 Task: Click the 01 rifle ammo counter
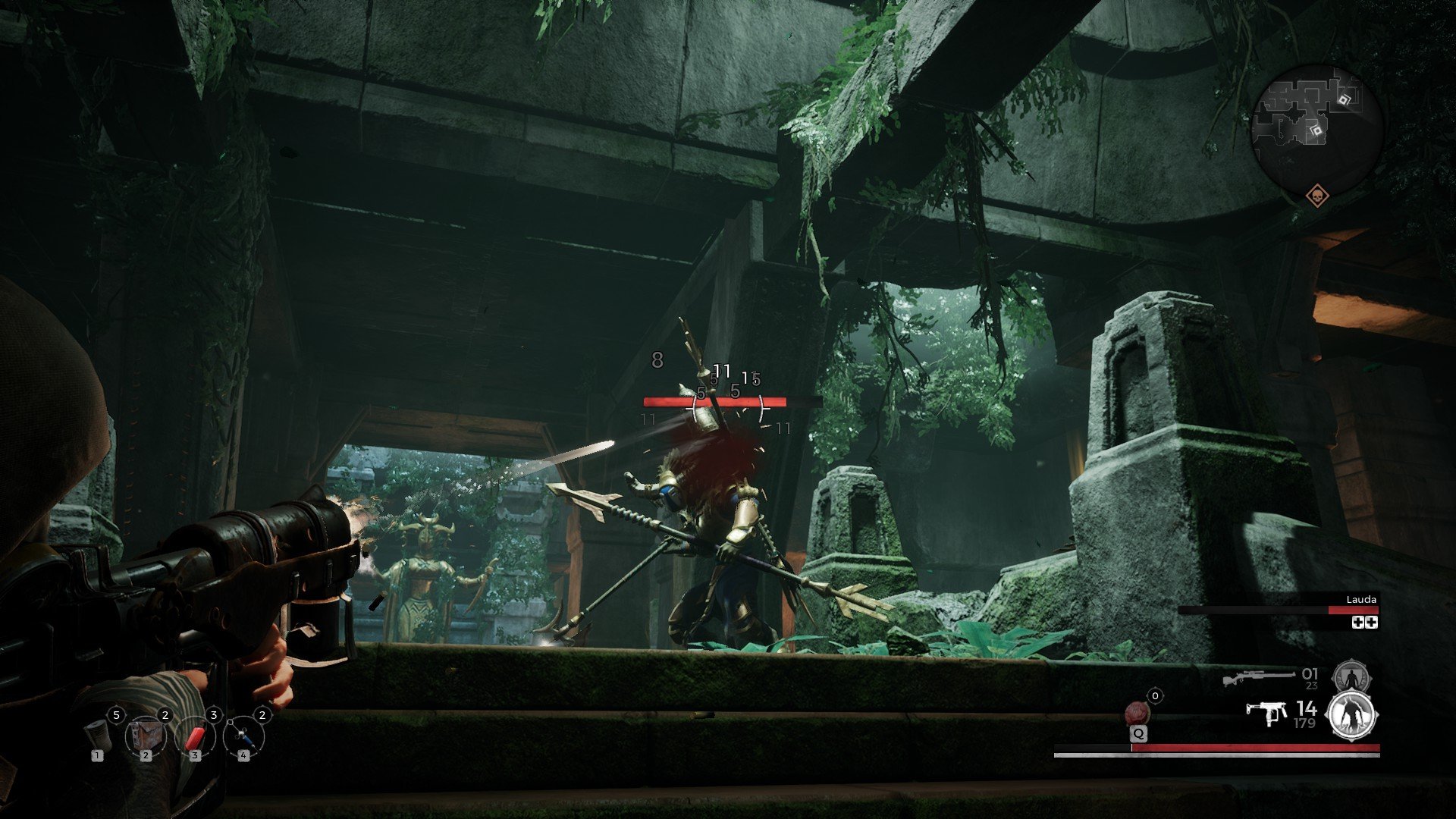click(x=1309, y=675)
